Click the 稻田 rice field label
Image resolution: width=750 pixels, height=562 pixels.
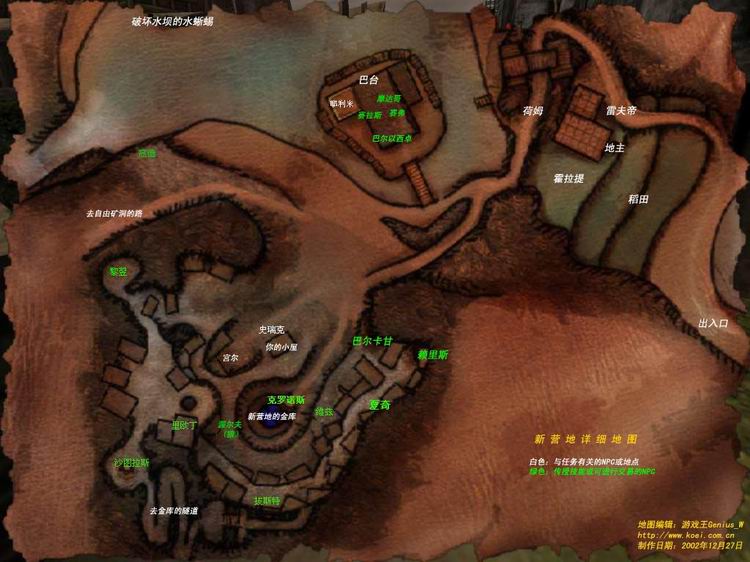tap(637, 199)
